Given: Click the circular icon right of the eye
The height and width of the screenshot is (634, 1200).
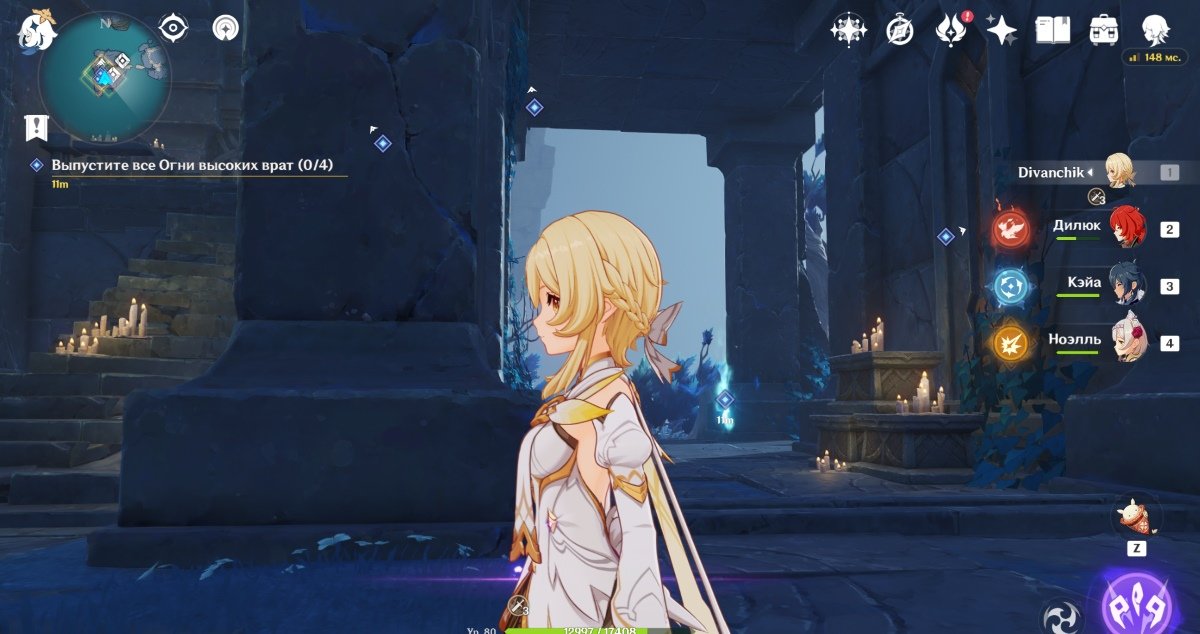Looking at the screenshot, I should pos(226,28).
